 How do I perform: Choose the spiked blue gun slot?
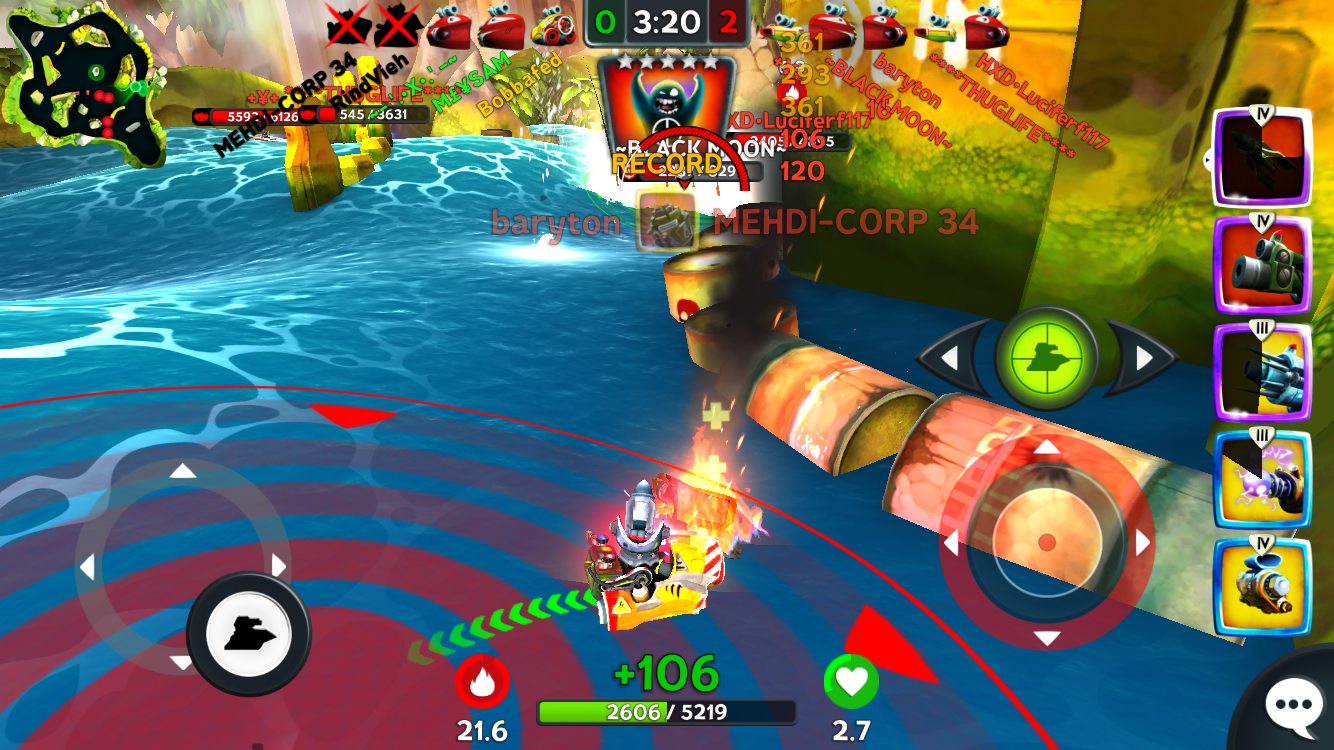coord(1262,373)
